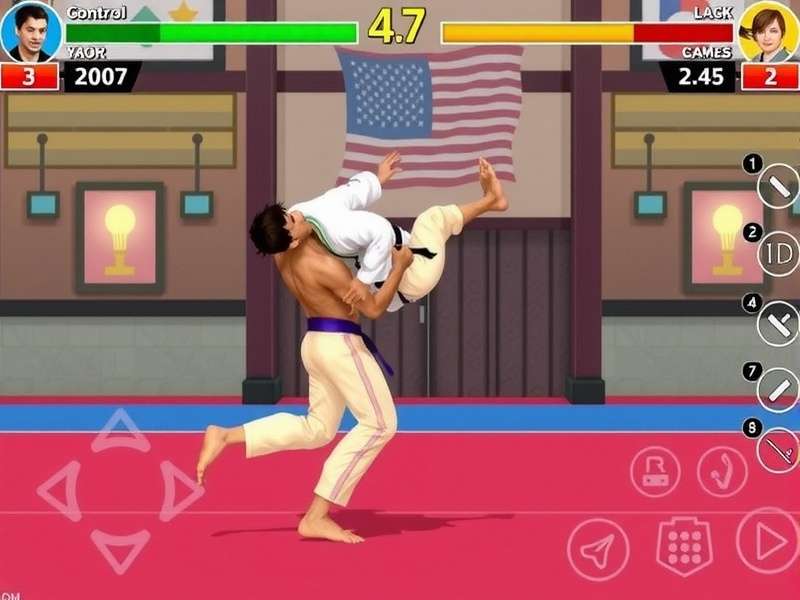Tap the down arrow on the d-pad
The image size is (800, 600).
(120, 549)
